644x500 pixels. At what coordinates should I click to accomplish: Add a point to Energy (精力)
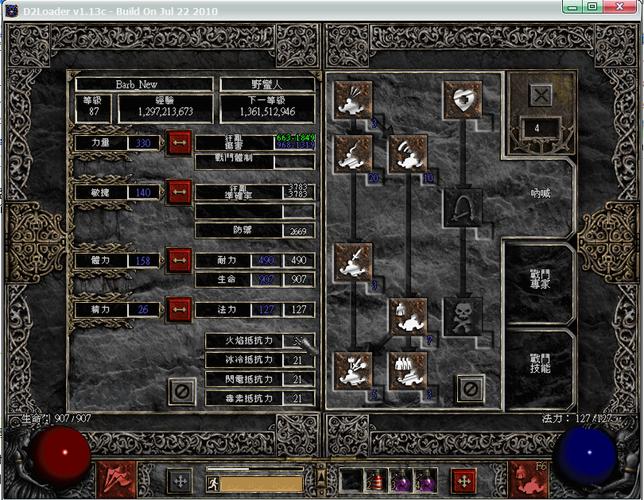point(179,309)
